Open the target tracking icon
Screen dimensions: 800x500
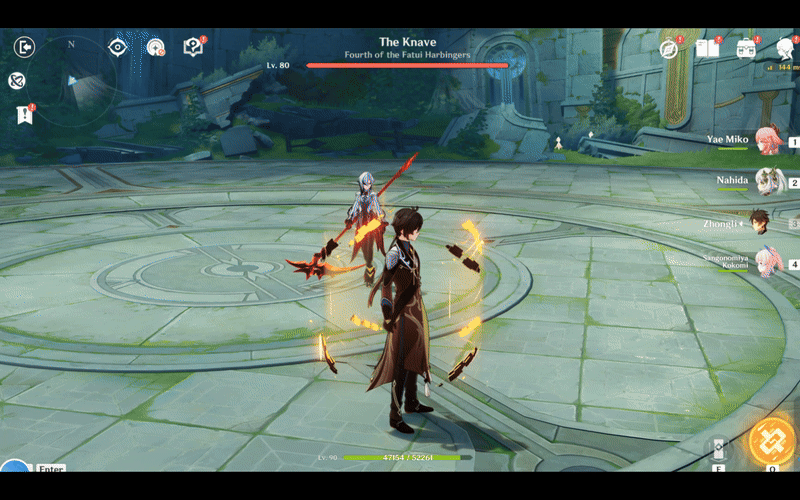point(155,47)
